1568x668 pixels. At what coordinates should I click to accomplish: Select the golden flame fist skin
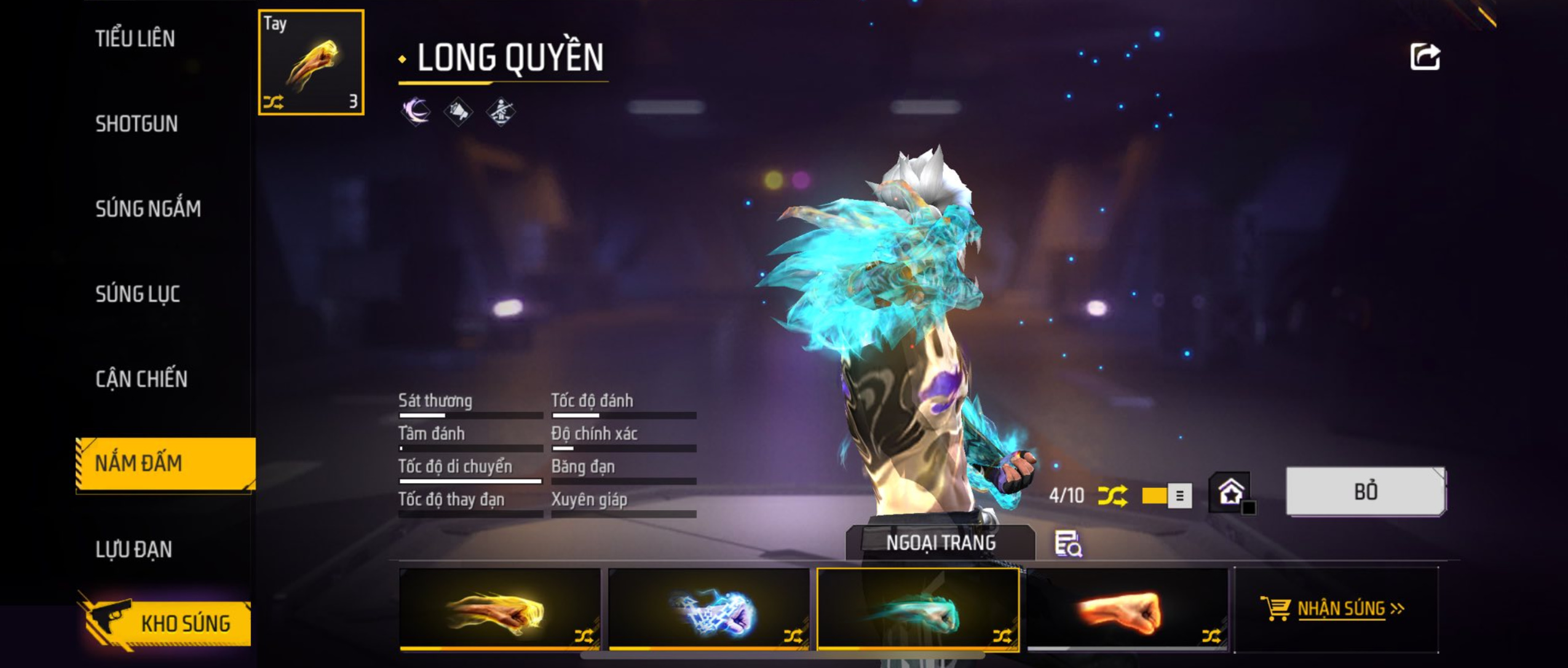click(x=499, y=609)
